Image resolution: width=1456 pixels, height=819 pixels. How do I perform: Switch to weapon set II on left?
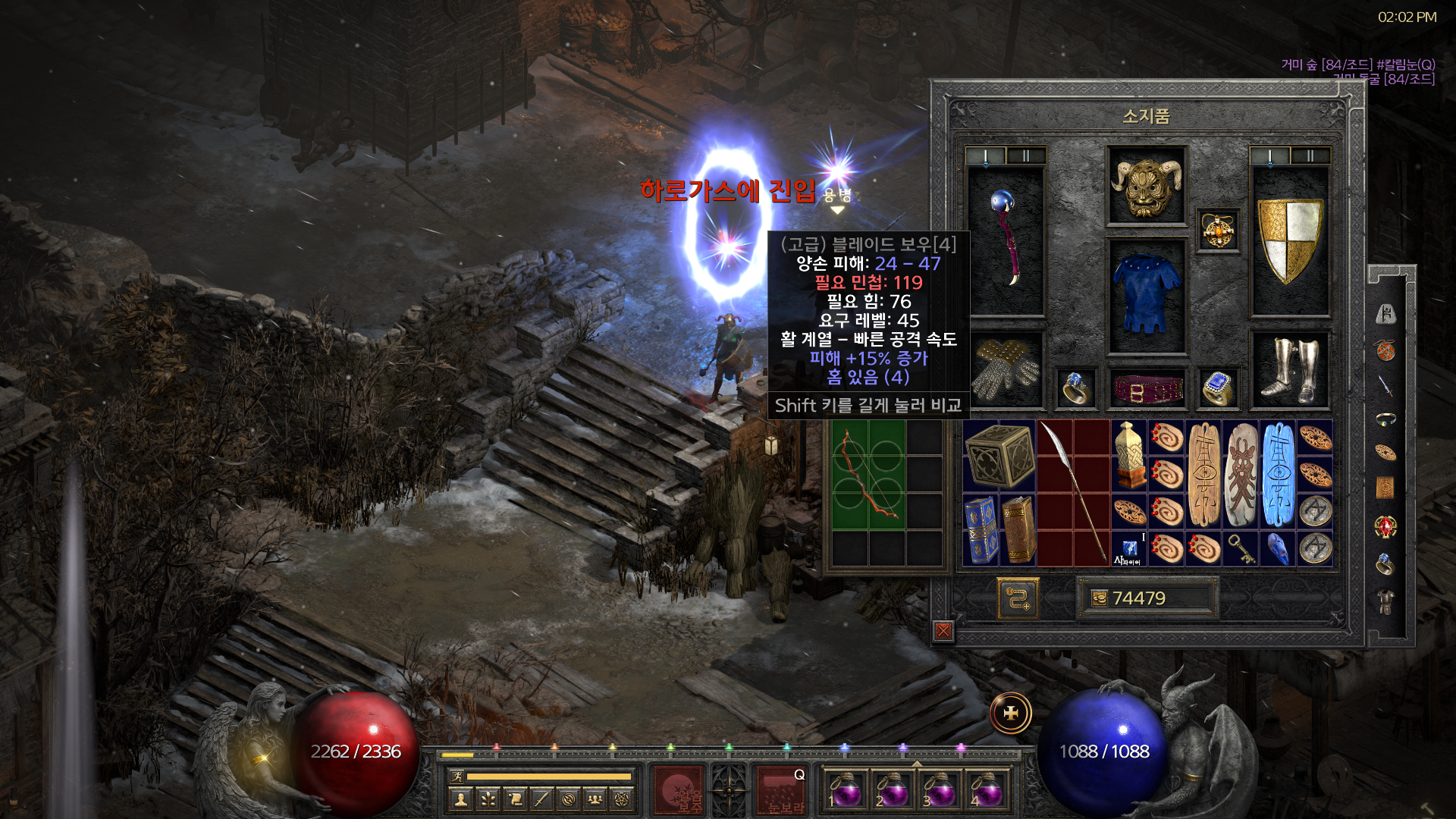(1025, 156)
